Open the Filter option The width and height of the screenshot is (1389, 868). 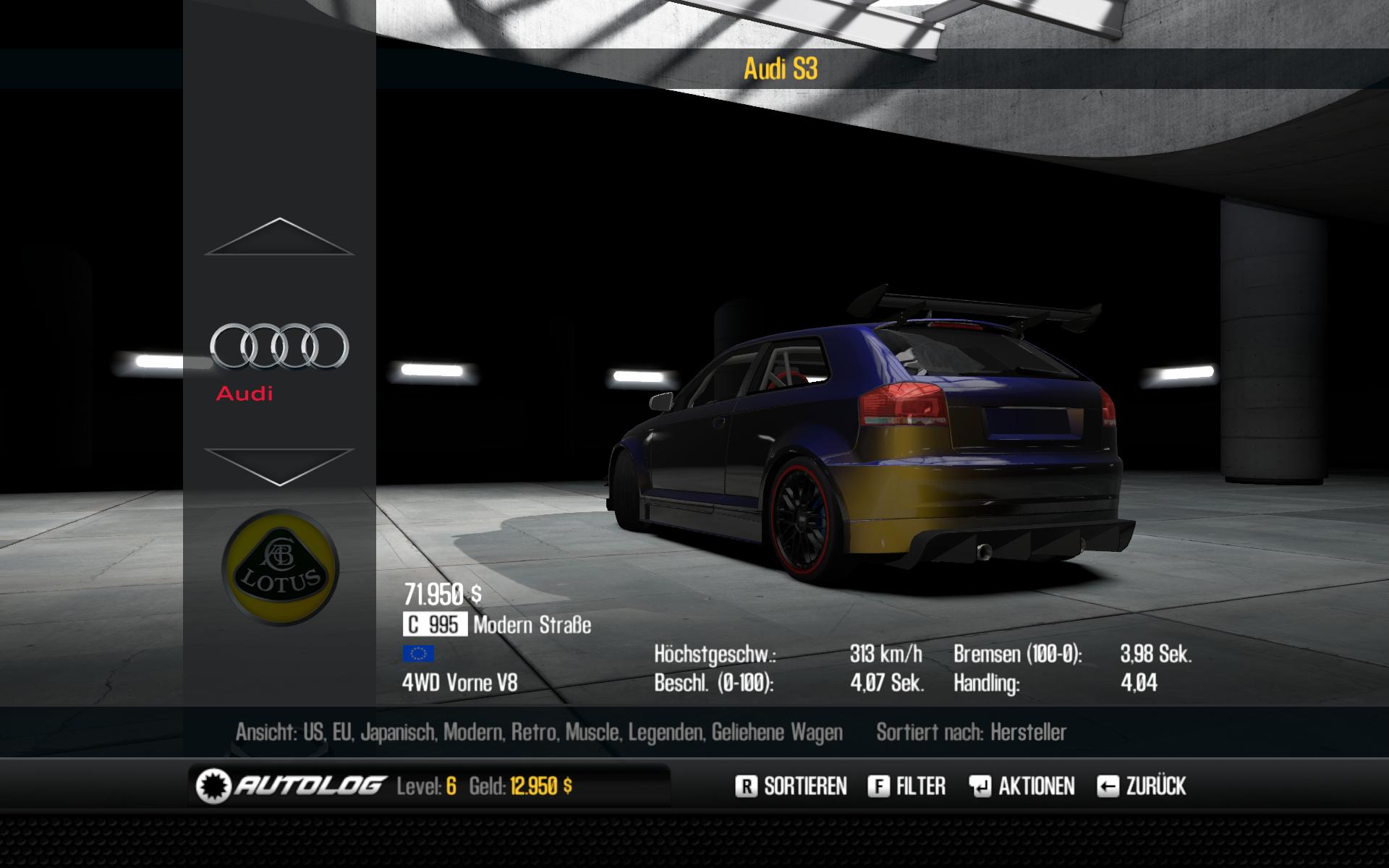coord(906,786)
